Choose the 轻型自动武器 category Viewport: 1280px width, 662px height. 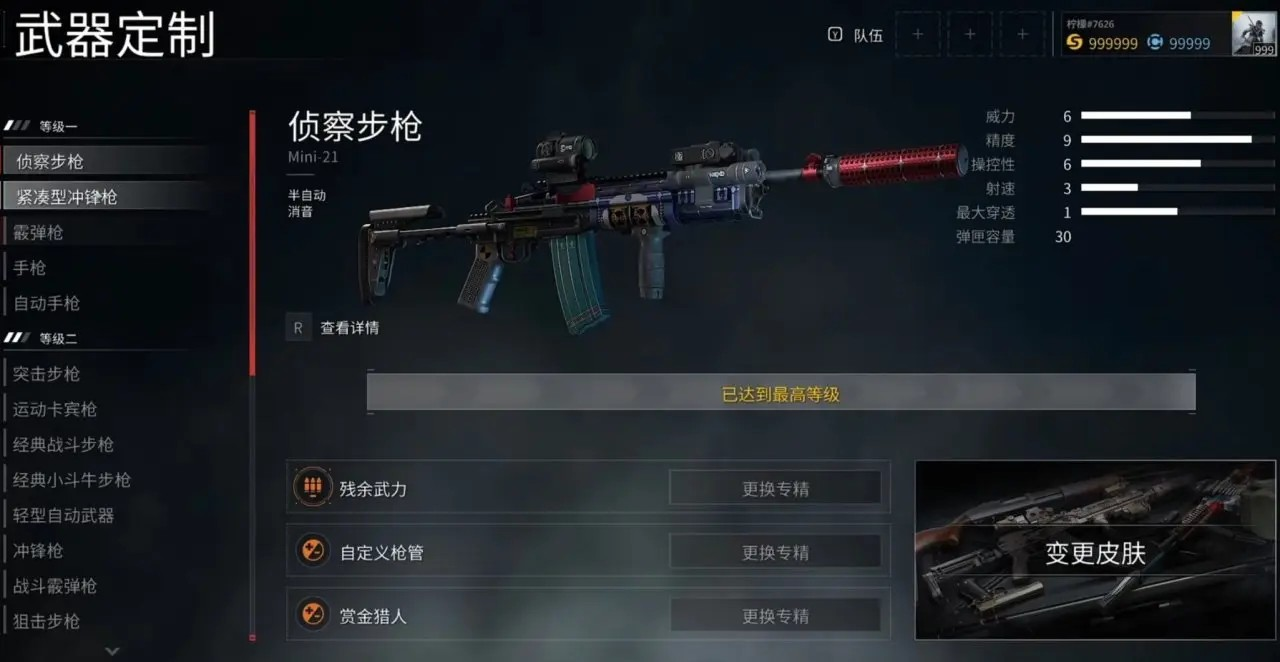coord(64,516)
